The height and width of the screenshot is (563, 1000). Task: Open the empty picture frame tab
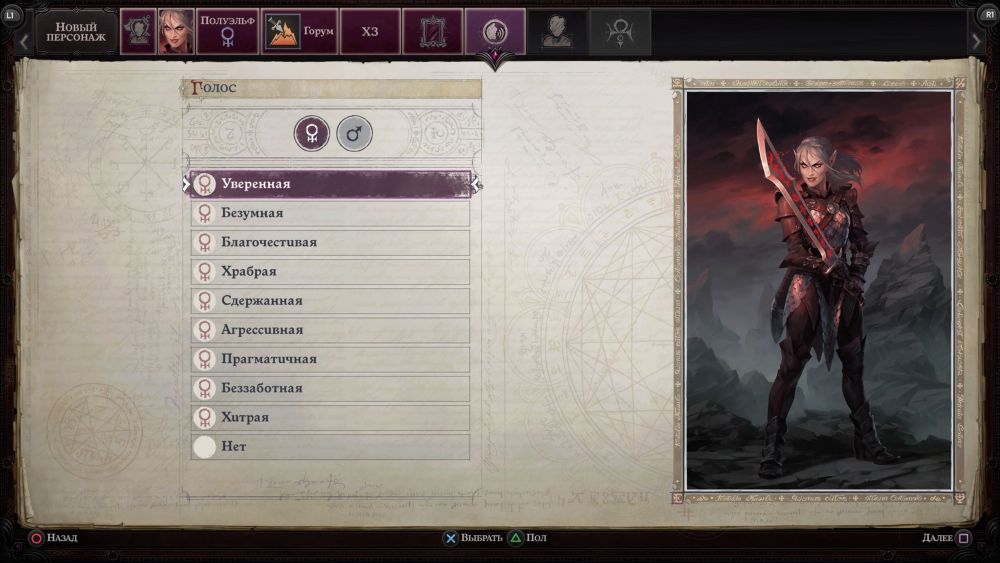click(432, 32)
